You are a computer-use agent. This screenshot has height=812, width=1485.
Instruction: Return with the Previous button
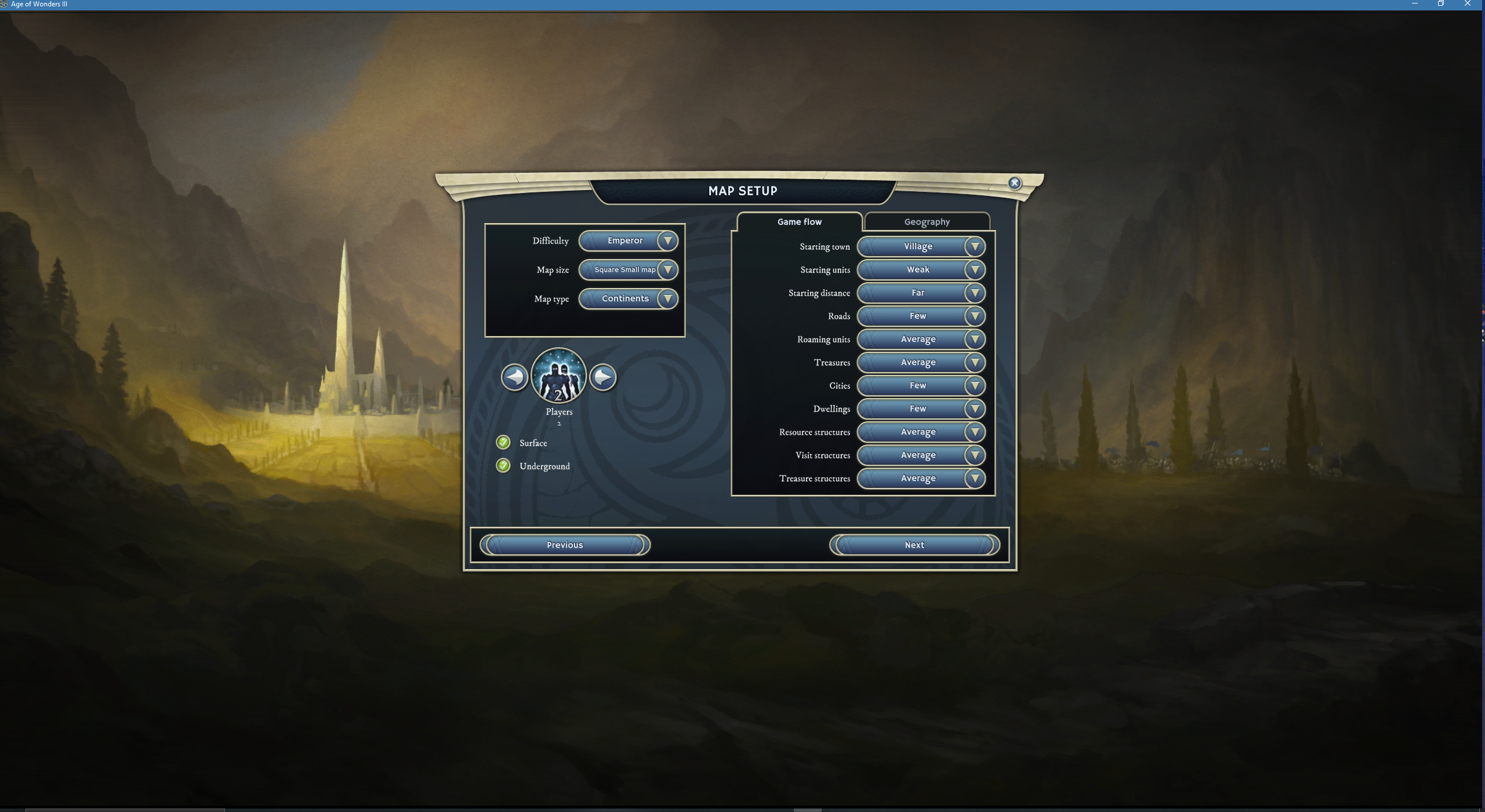point(565,545)
